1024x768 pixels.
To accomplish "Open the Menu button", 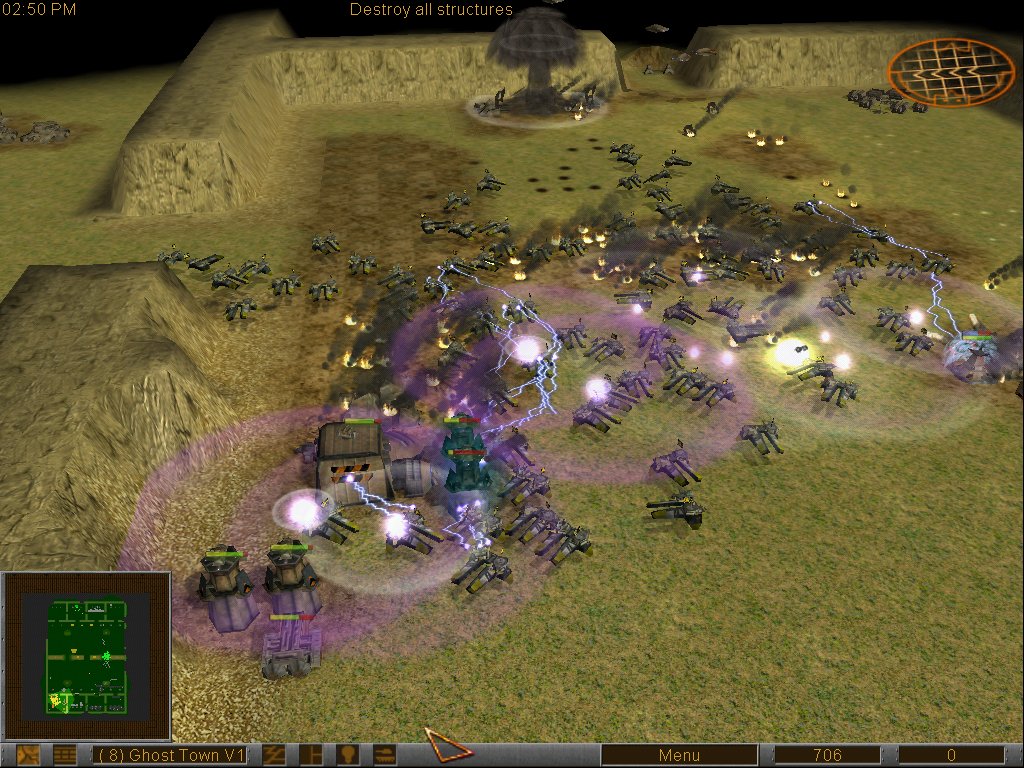I will pyautogui.click(x=679, y=755).
